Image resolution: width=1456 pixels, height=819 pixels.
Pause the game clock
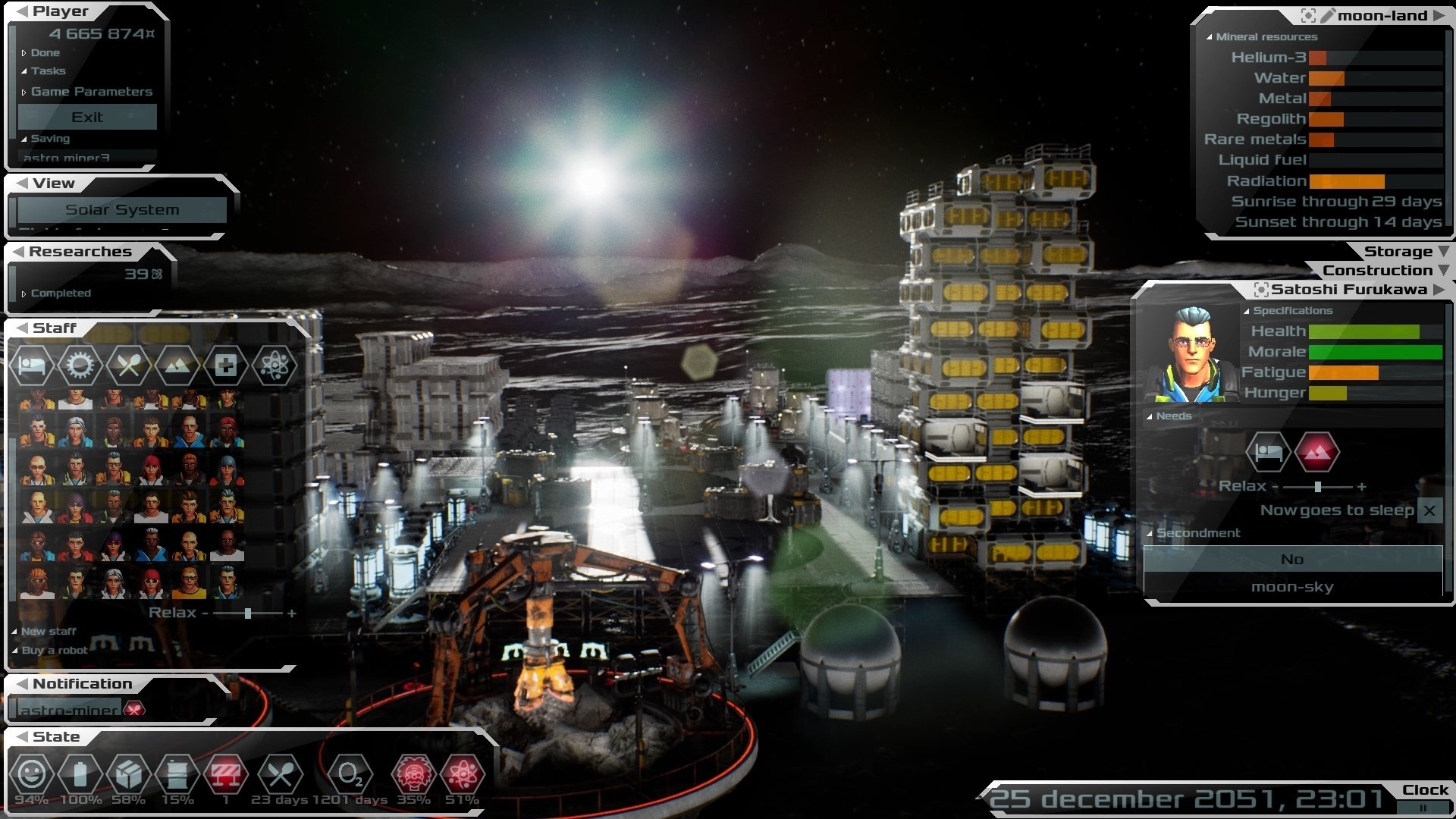point(1423,808)
